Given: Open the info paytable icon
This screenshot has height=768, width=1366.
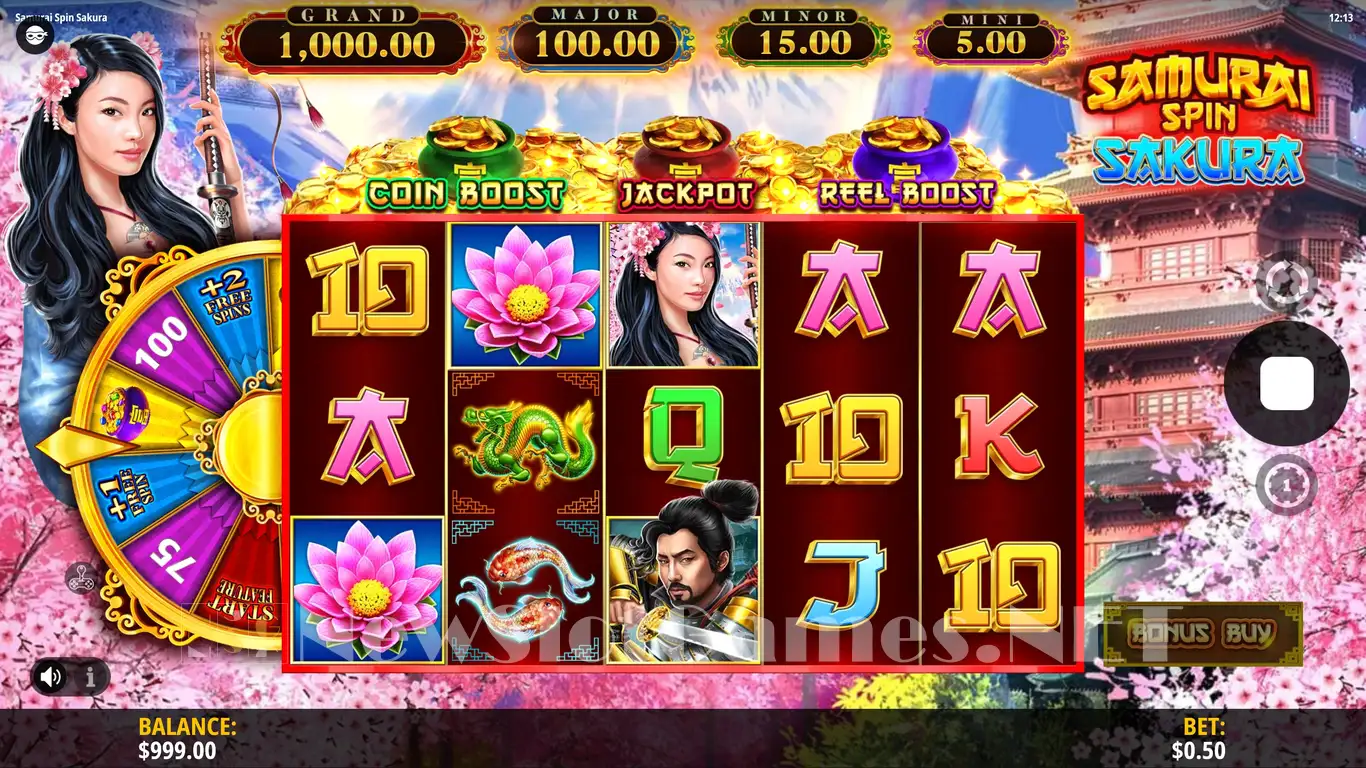Looking at the screenshot, I should 90,677.
